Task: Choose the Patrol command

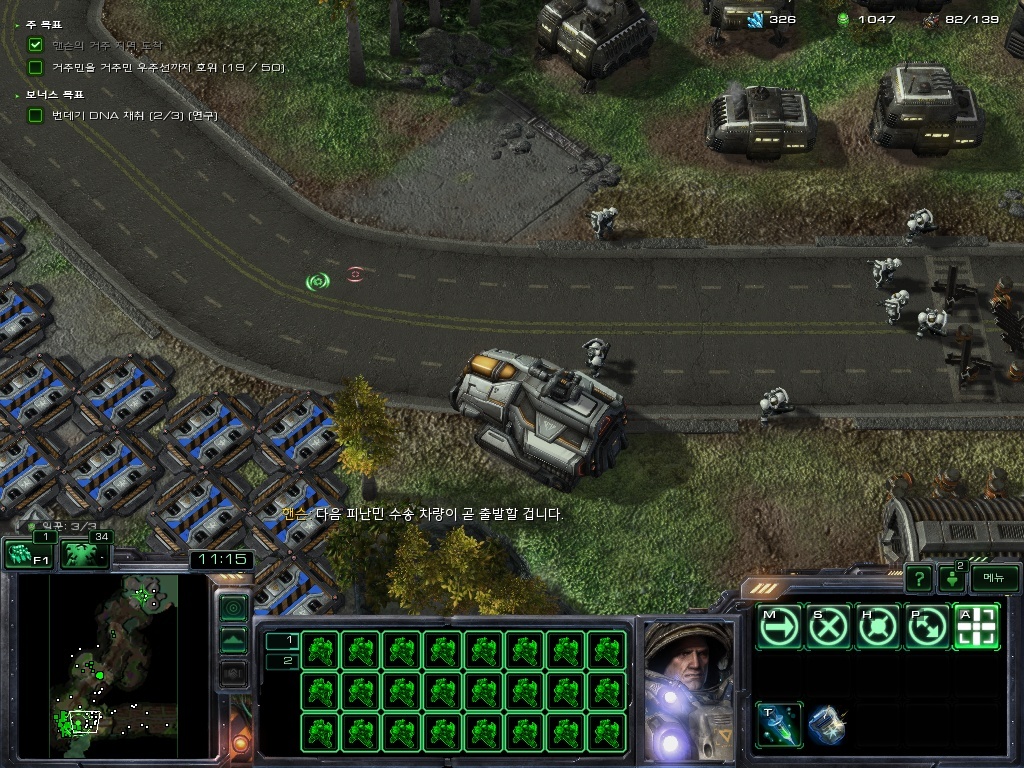Action: 927,627
